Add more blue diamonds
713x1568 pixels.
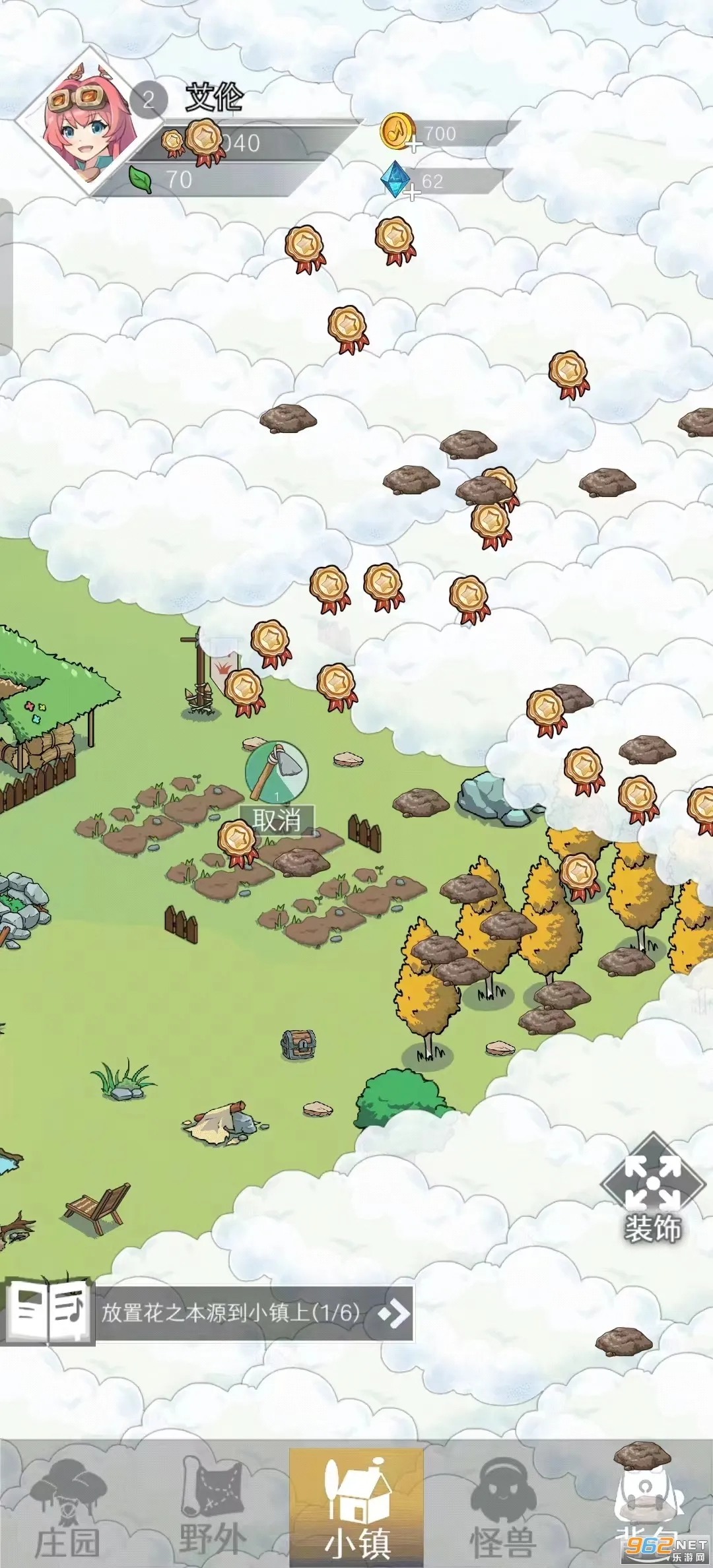[x=412, y=193]
